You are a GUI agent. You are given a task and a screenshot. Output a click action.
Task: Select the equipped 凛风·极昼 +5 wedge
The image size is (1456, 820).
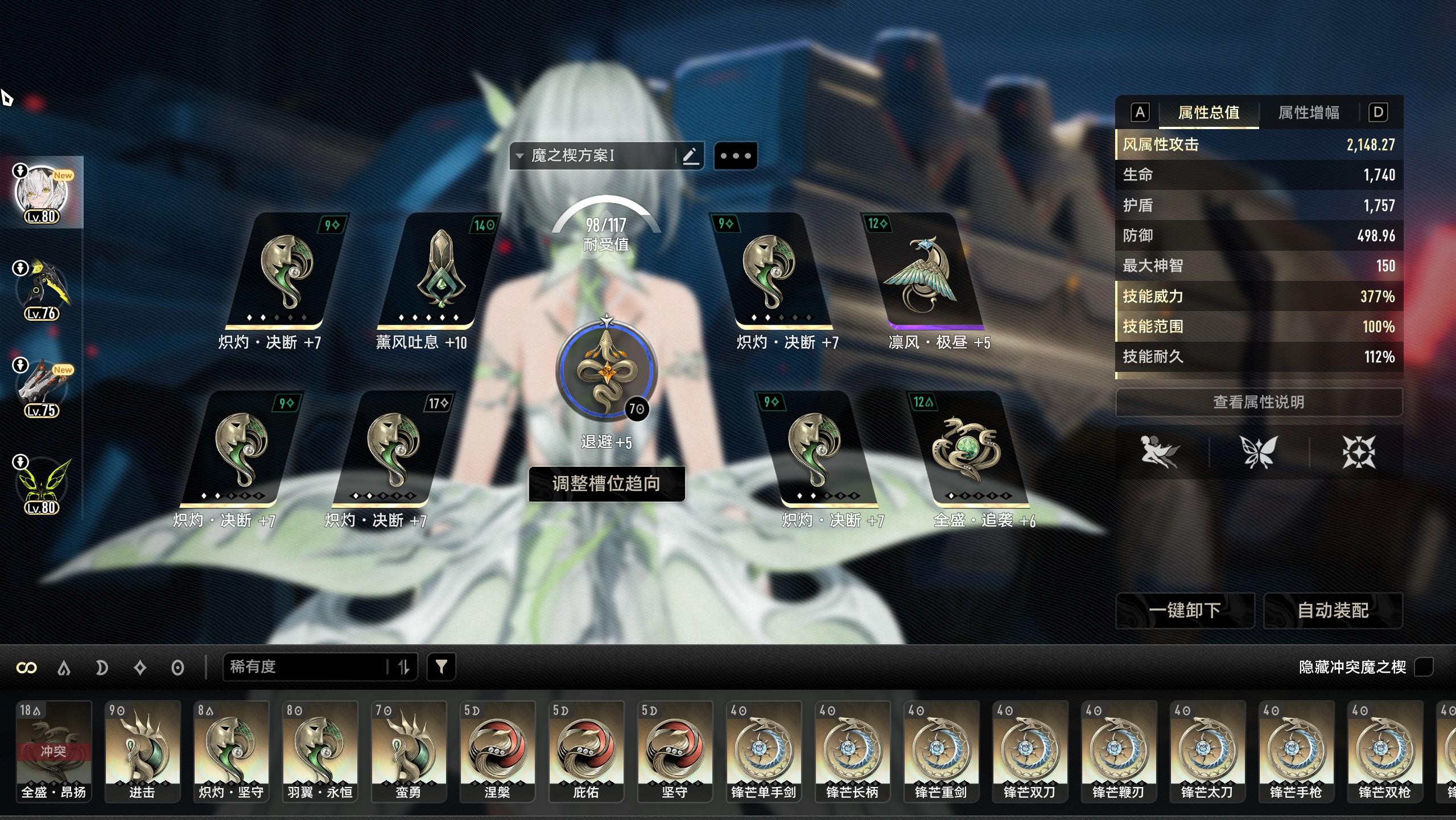click(921, 272)
